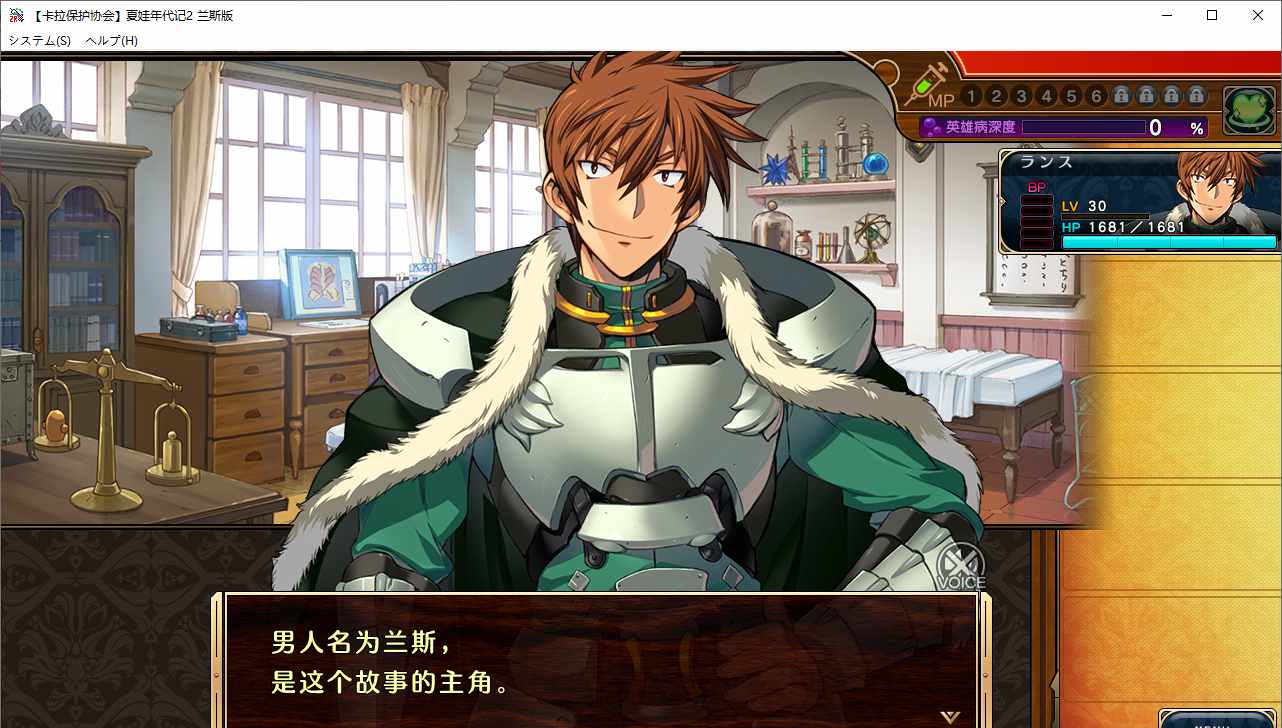
Task: Click the purple icon next to 英雄病深度
Action: click(x=931, y=126)
